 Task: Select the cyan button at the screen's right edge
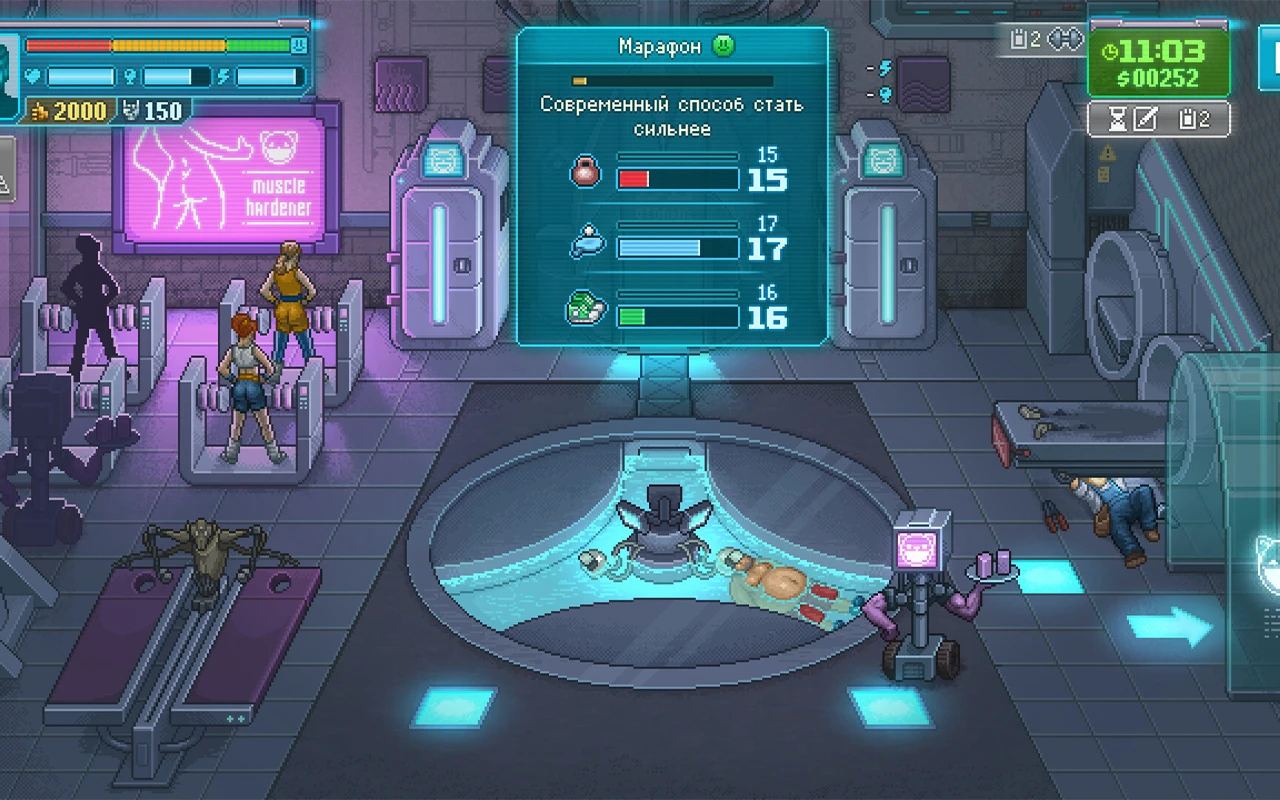[1270, 58]
